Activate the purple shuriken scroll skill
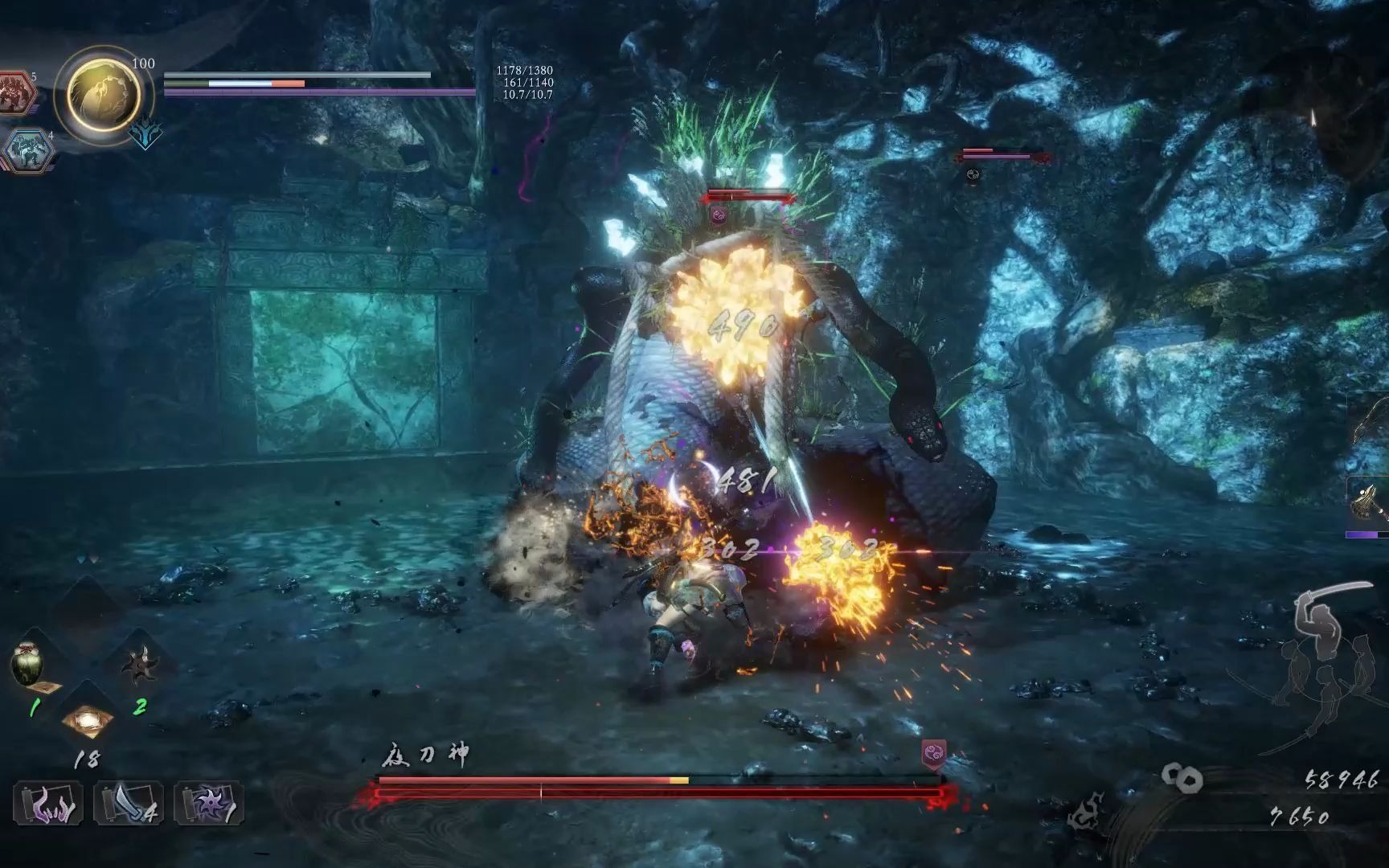The width and height of the screenshot is (1389, 868). pos(208,804)
